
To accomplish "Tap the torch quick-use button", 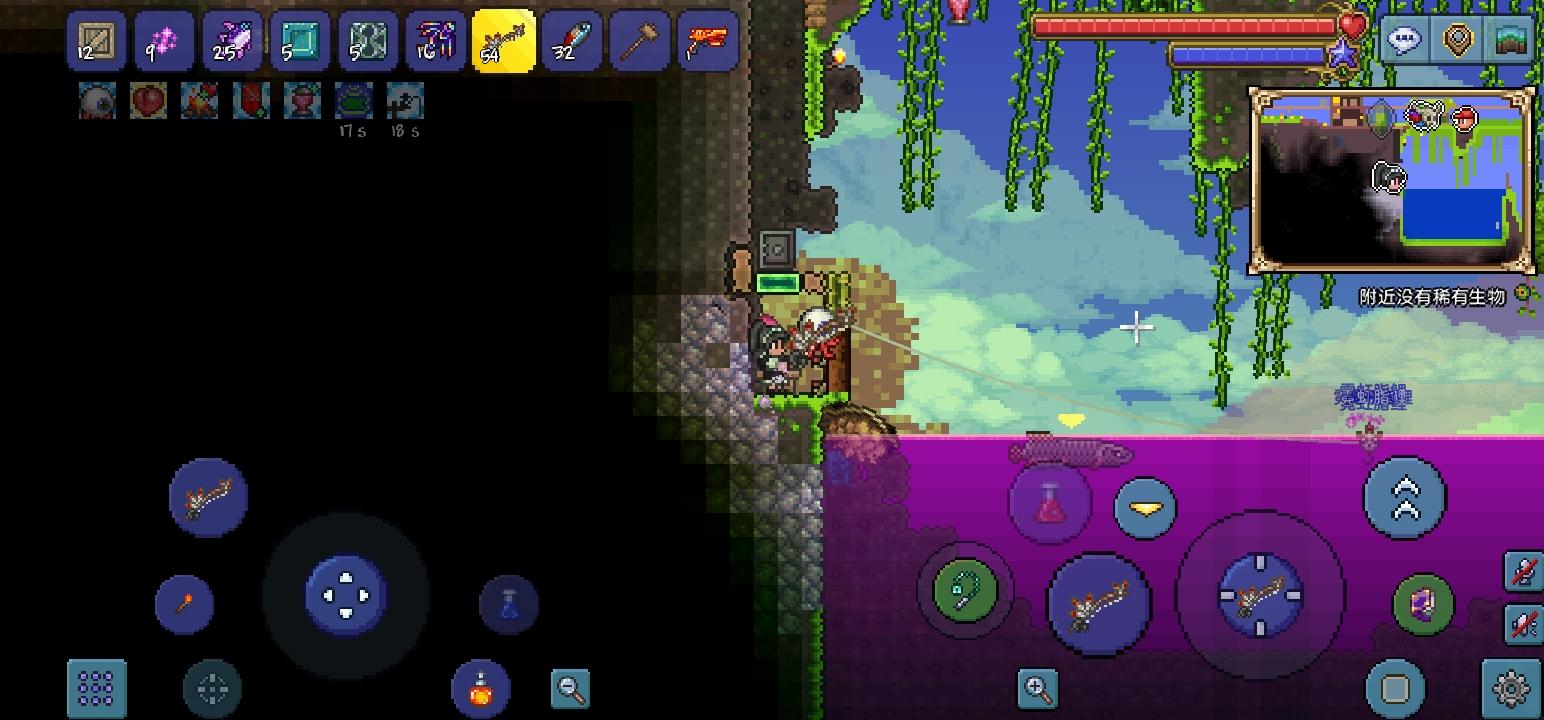I will point(185,604).
